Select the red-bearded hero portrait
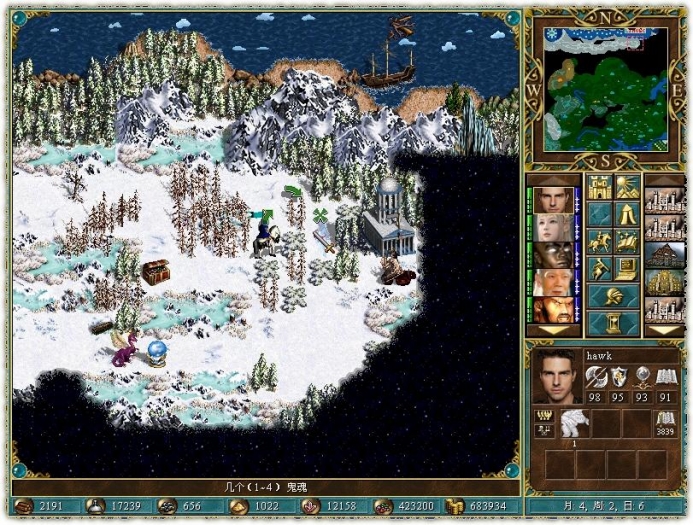This screenshot has height=525, width=693. point(552,309)
